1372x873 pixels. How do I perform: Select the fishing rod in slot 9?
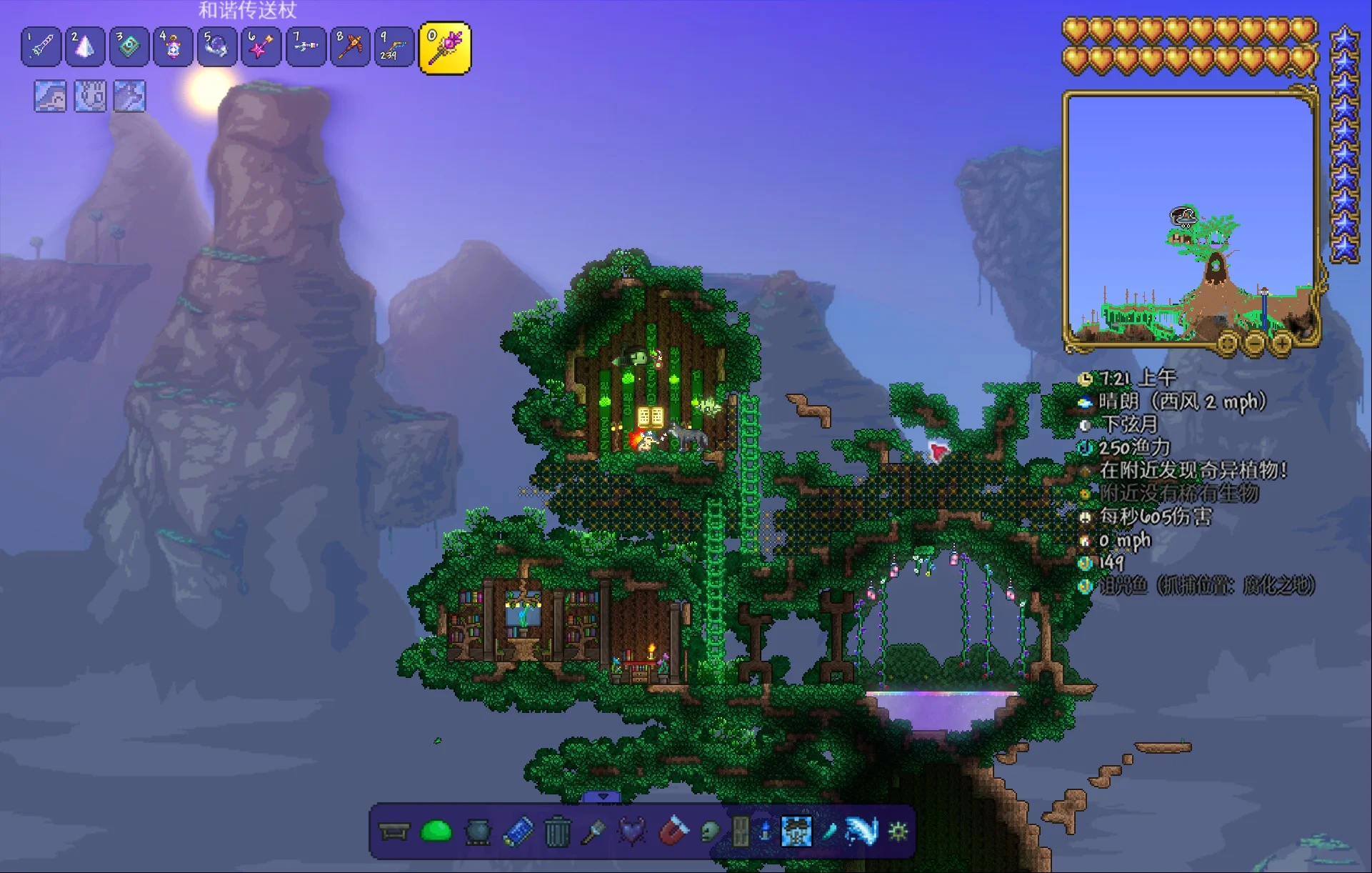click(394, 47)
